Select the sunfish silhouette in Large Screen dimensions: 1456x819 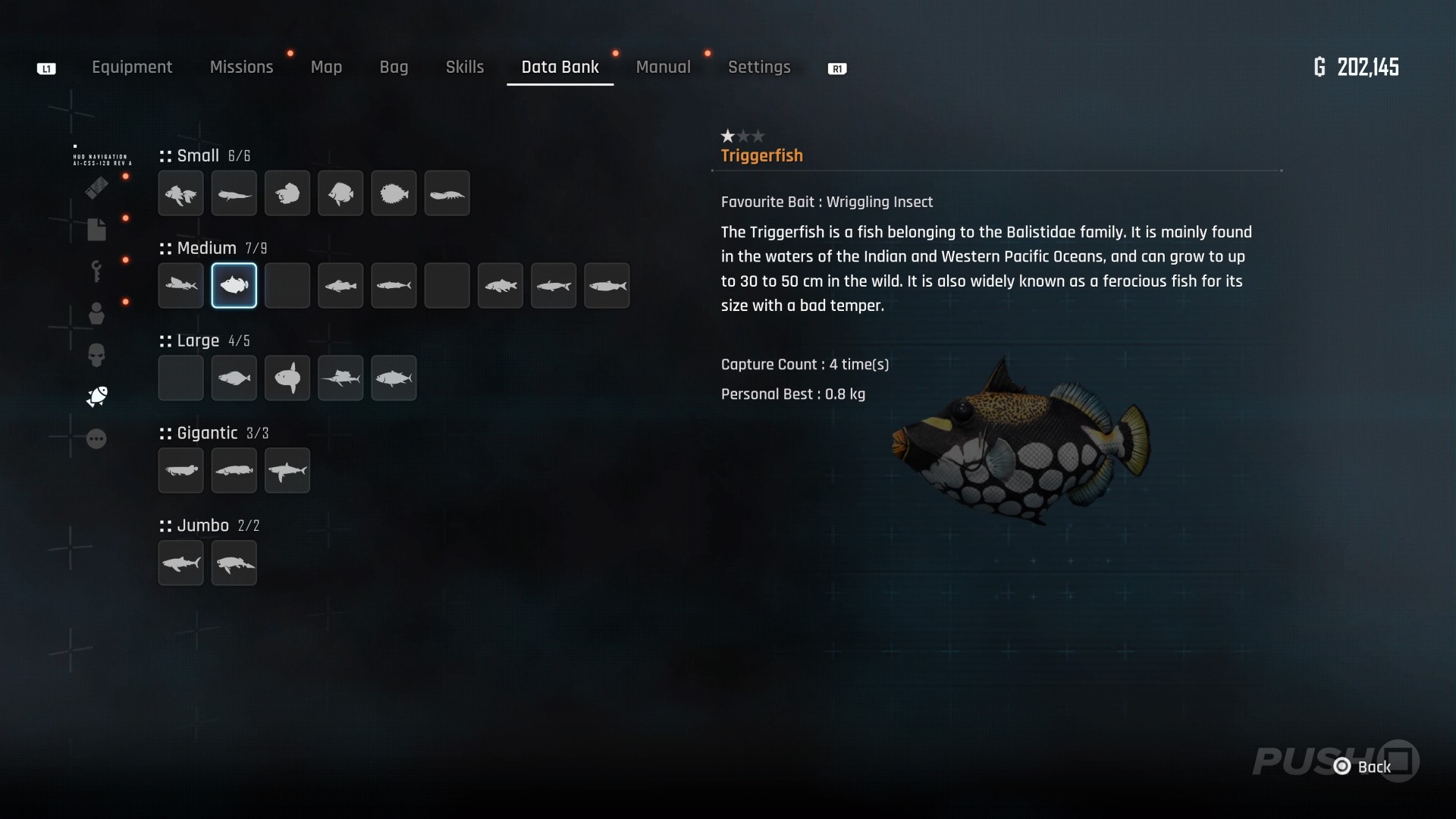(287, 378)
